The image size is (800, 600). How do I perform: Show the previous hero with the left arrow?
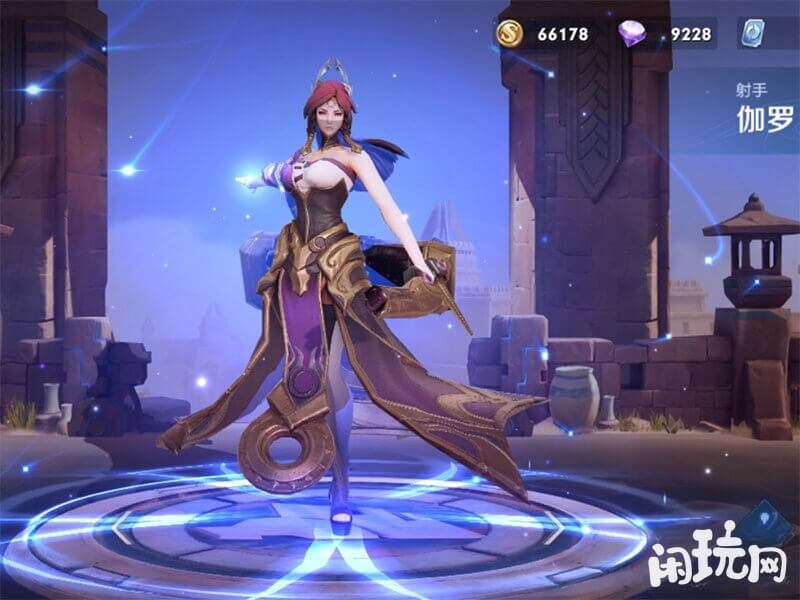click(x=121, y=526)
